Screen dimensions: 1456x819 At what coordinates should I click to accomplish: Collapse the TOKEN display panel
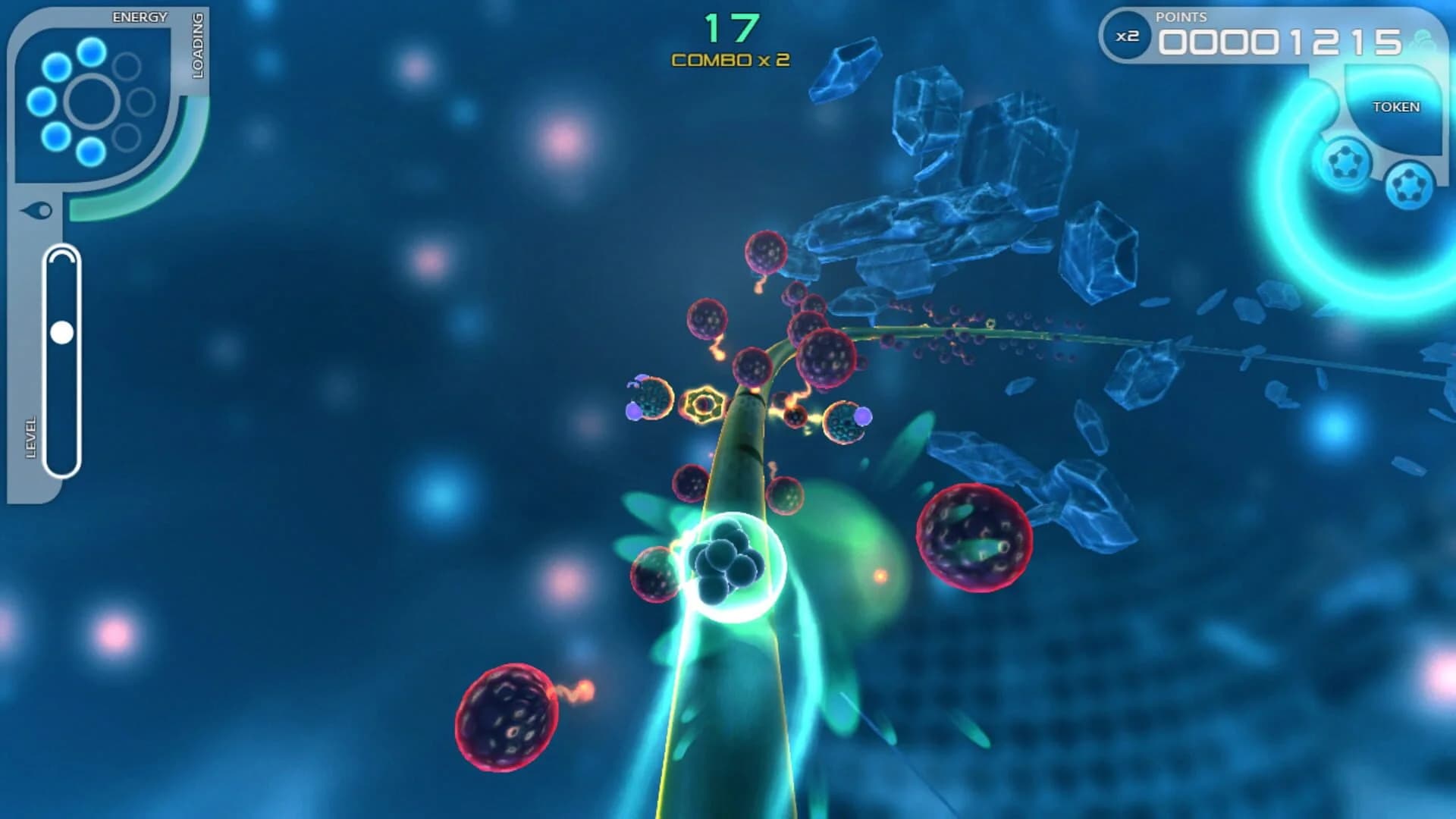1396,107
